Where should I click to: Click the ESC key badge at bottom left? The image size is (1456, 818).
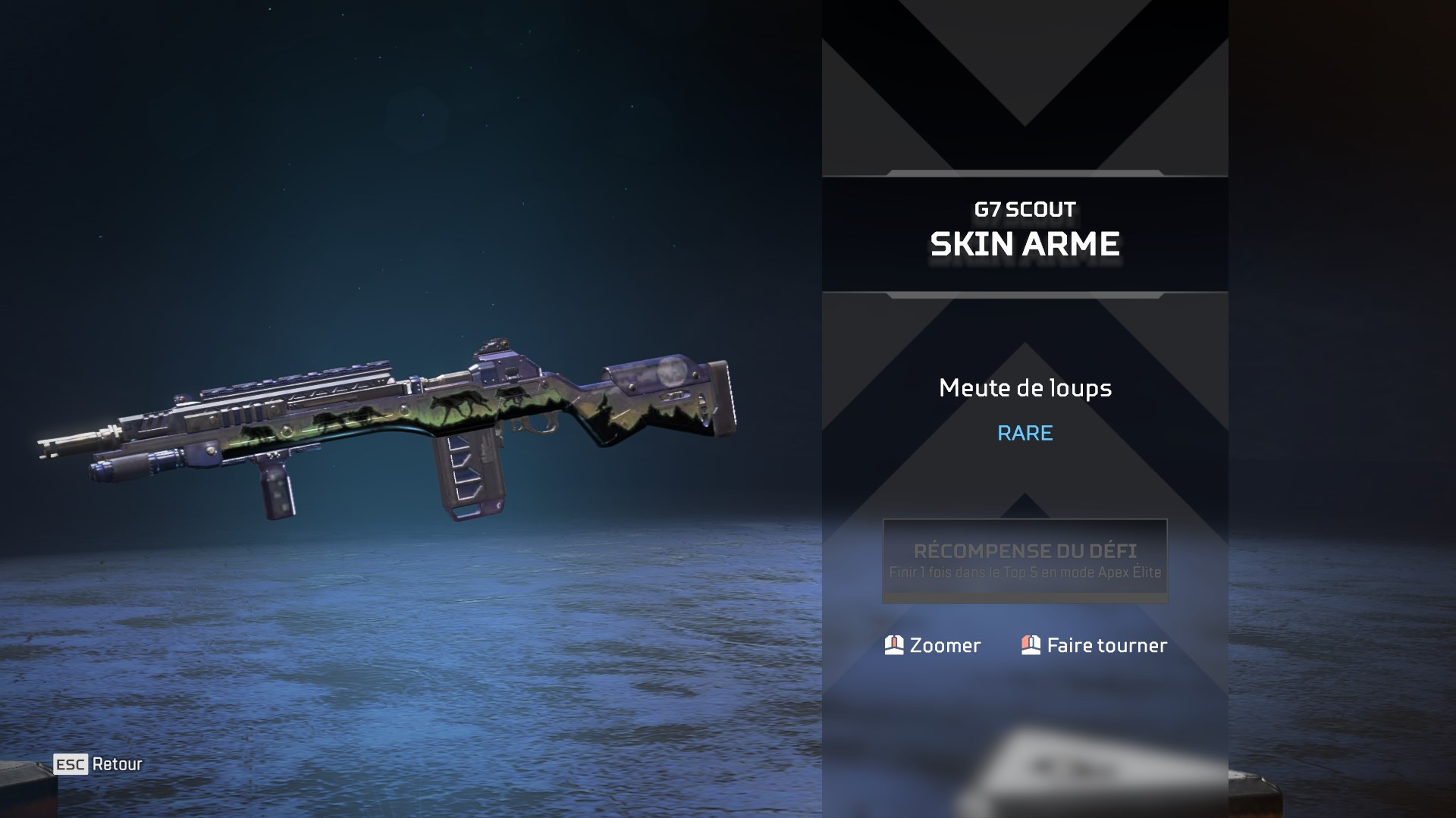click(71, 764)
